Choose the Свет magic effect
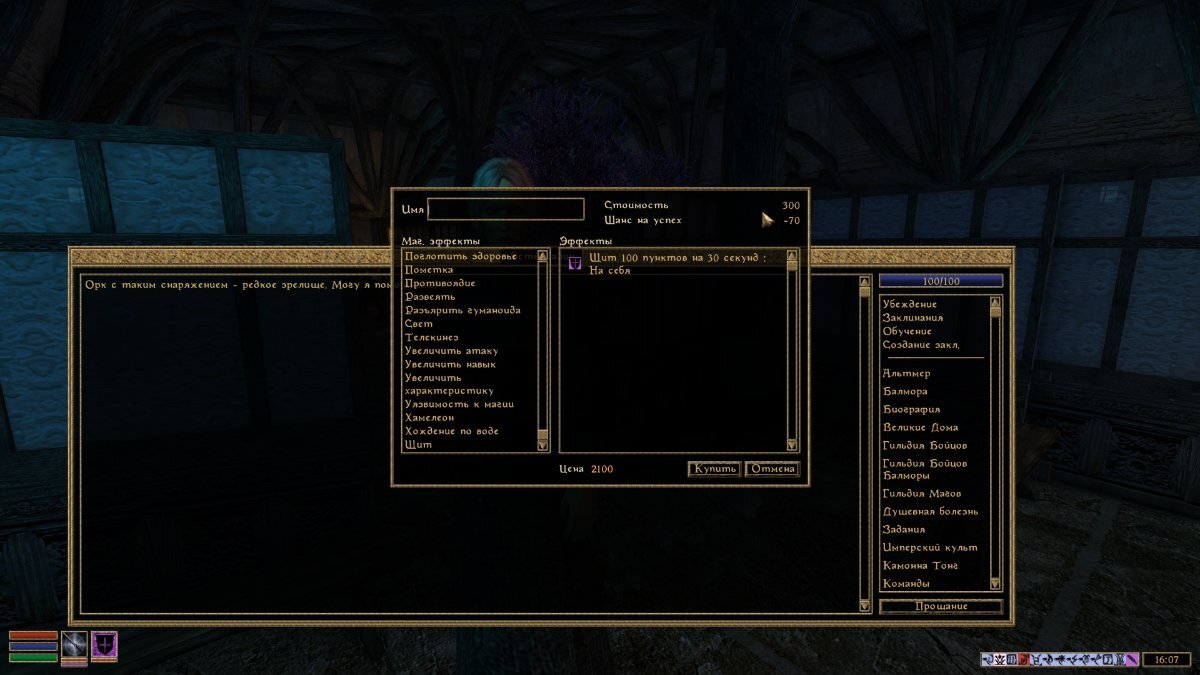Screen dimensions: 1200x675 tap(419, 324)
